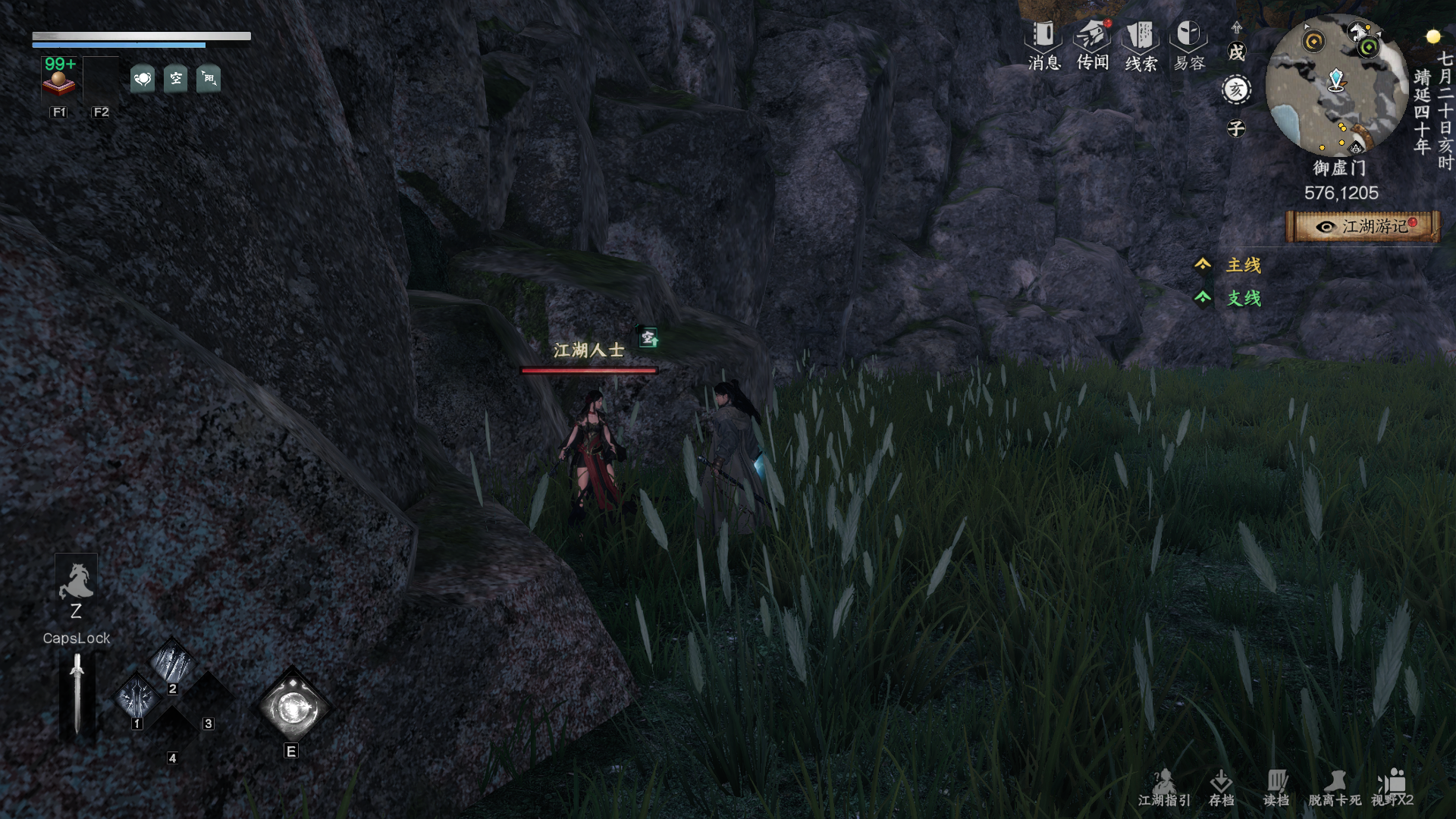Click the circular minimap
1456x819 pixels.
click(1336, 85)
